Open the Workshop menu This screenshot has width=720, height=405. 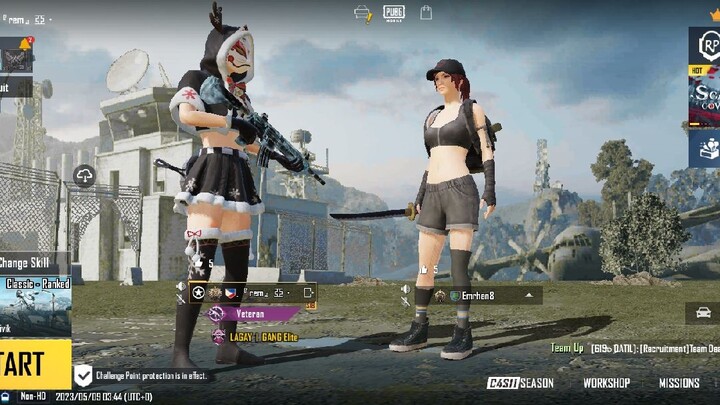click(x=606, y=383)
